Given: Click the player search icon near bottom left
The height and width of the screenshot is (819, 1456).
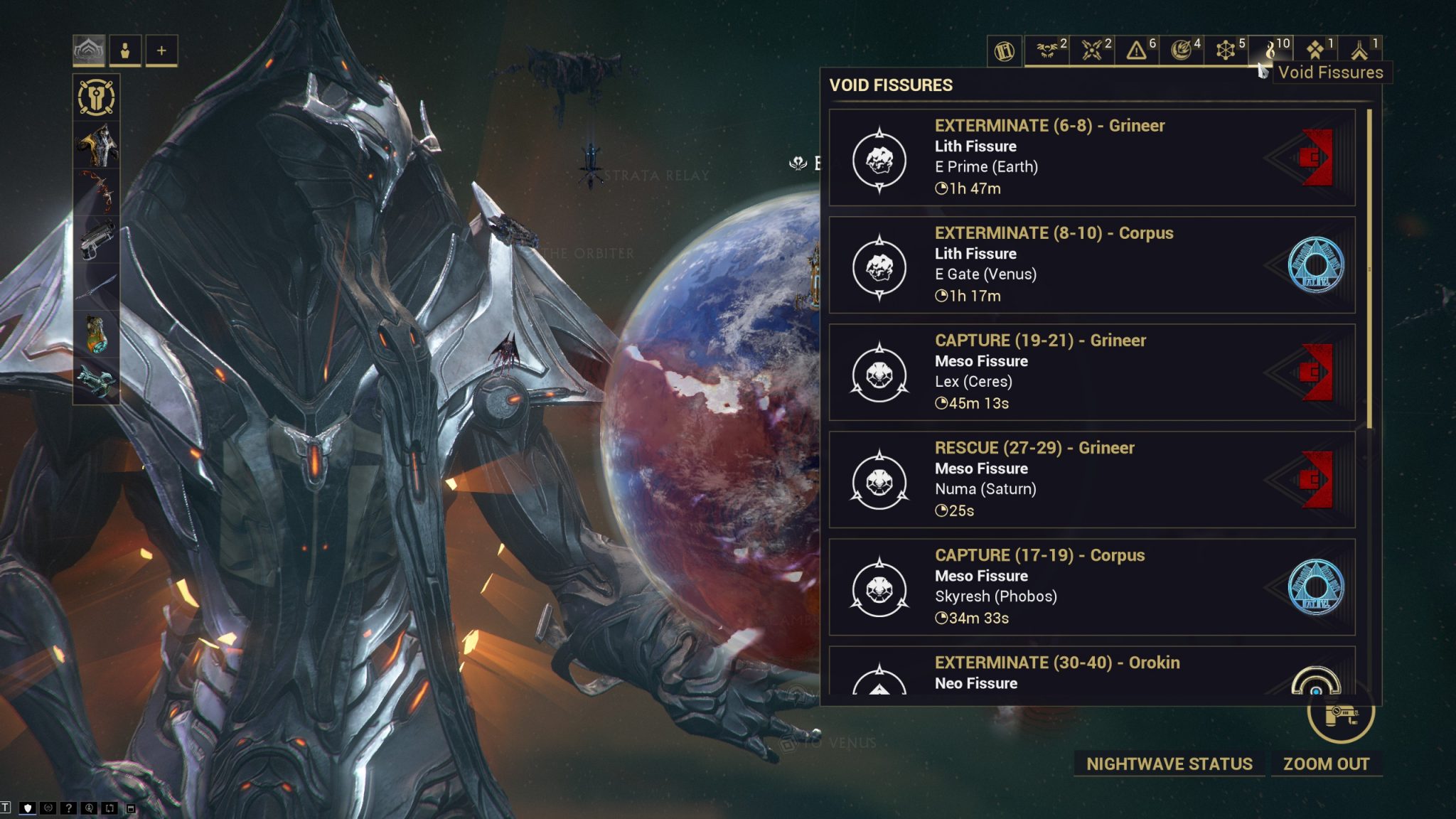Looking at the screenshot, I should pos(90,808).
